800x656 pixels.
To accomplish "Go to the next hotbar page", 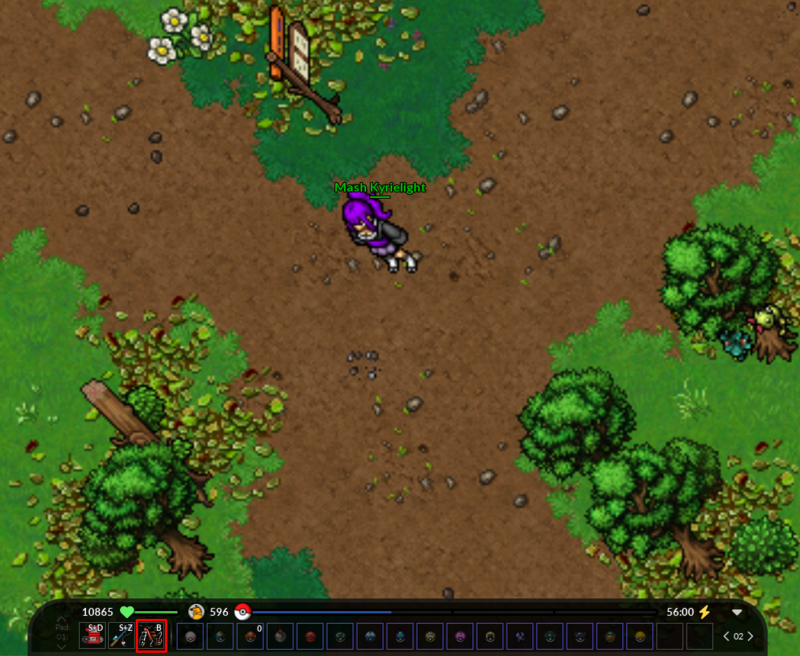I will [x=750, y=636].
